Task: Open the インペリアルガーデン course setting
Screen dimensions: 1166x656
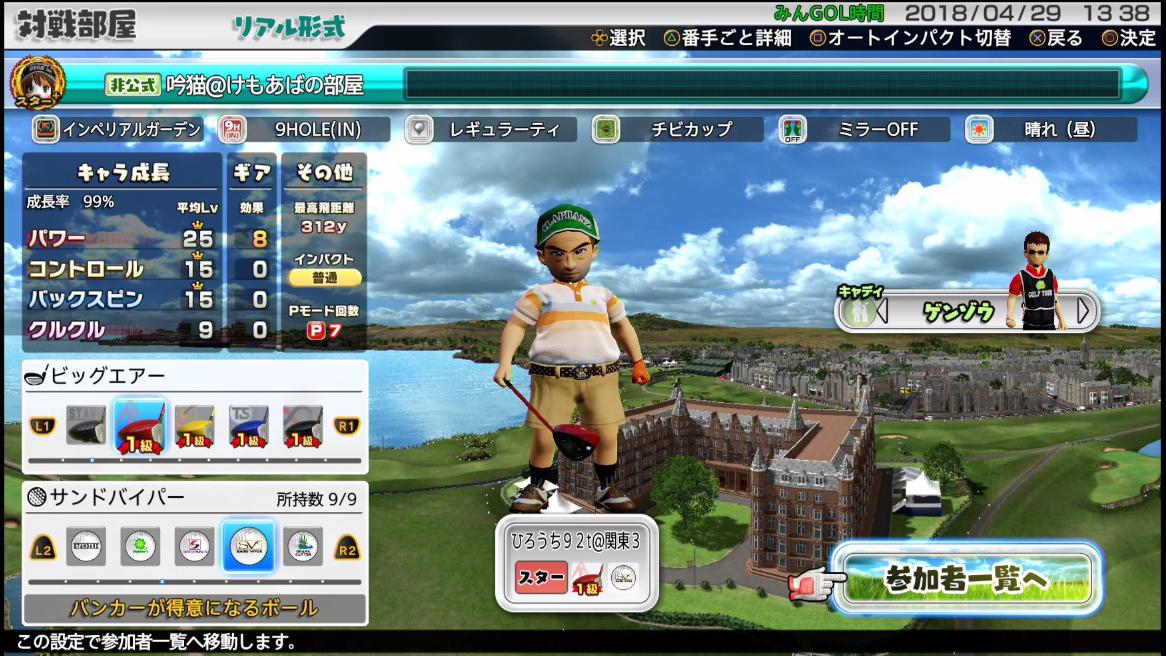Action: (118, 129)
